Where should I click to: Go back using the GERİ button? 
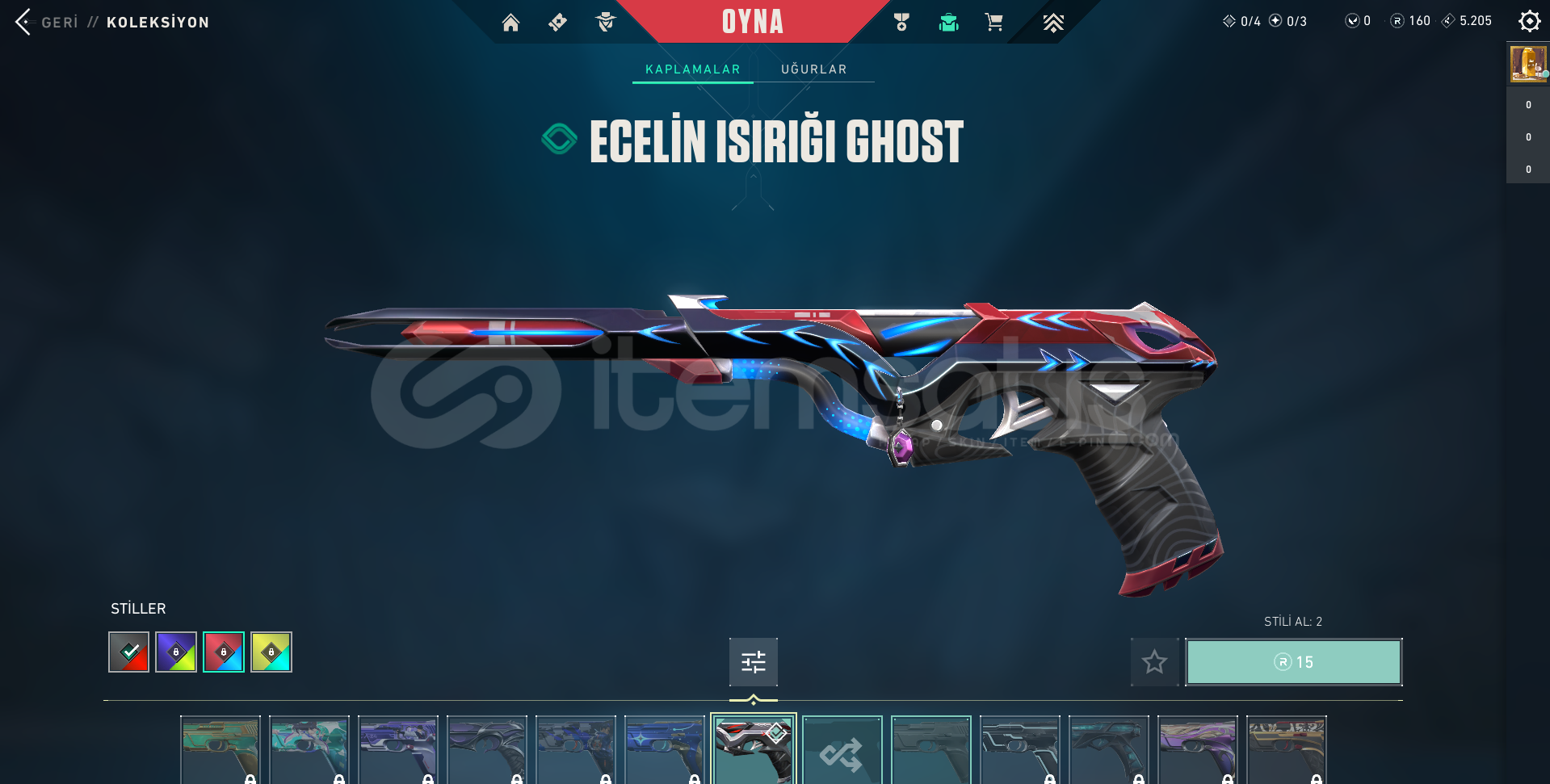tap(48, 22)
